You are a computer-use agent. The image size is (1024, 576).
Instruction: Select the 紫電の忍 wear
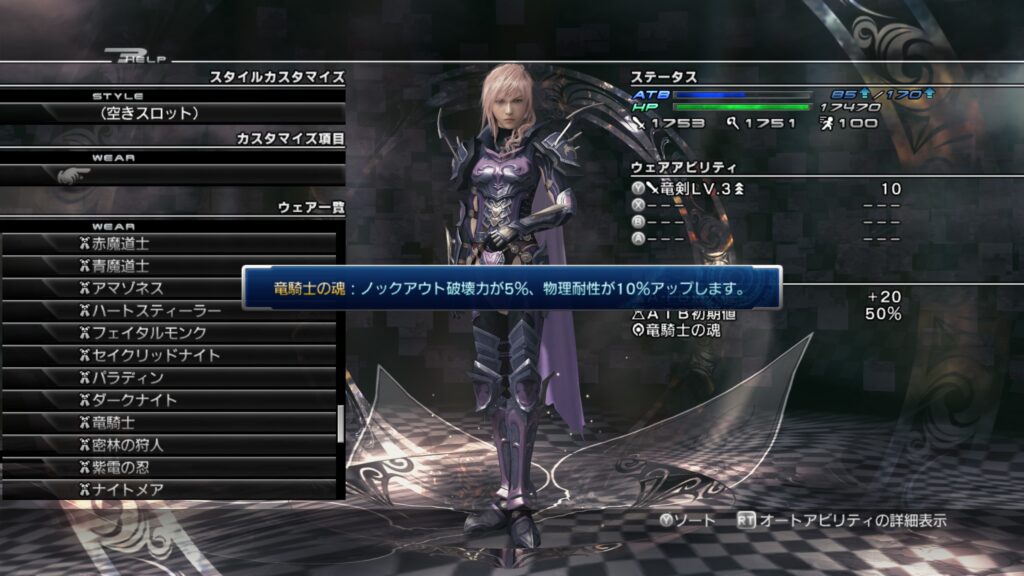point(170,467)
